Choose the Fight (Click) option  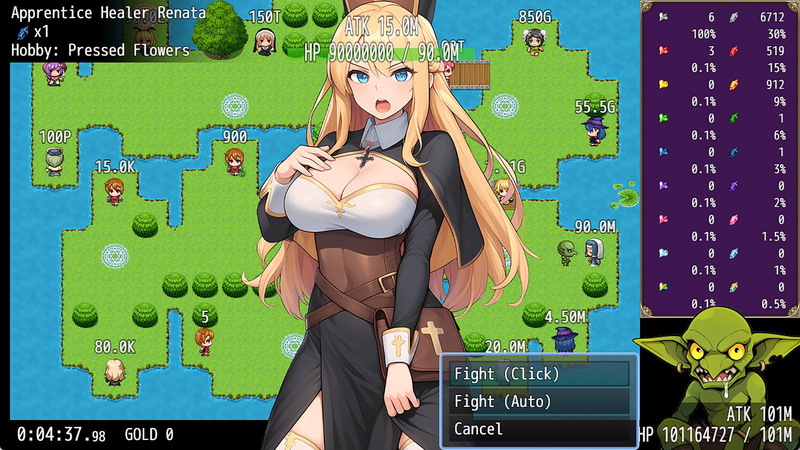click(538, 374)
